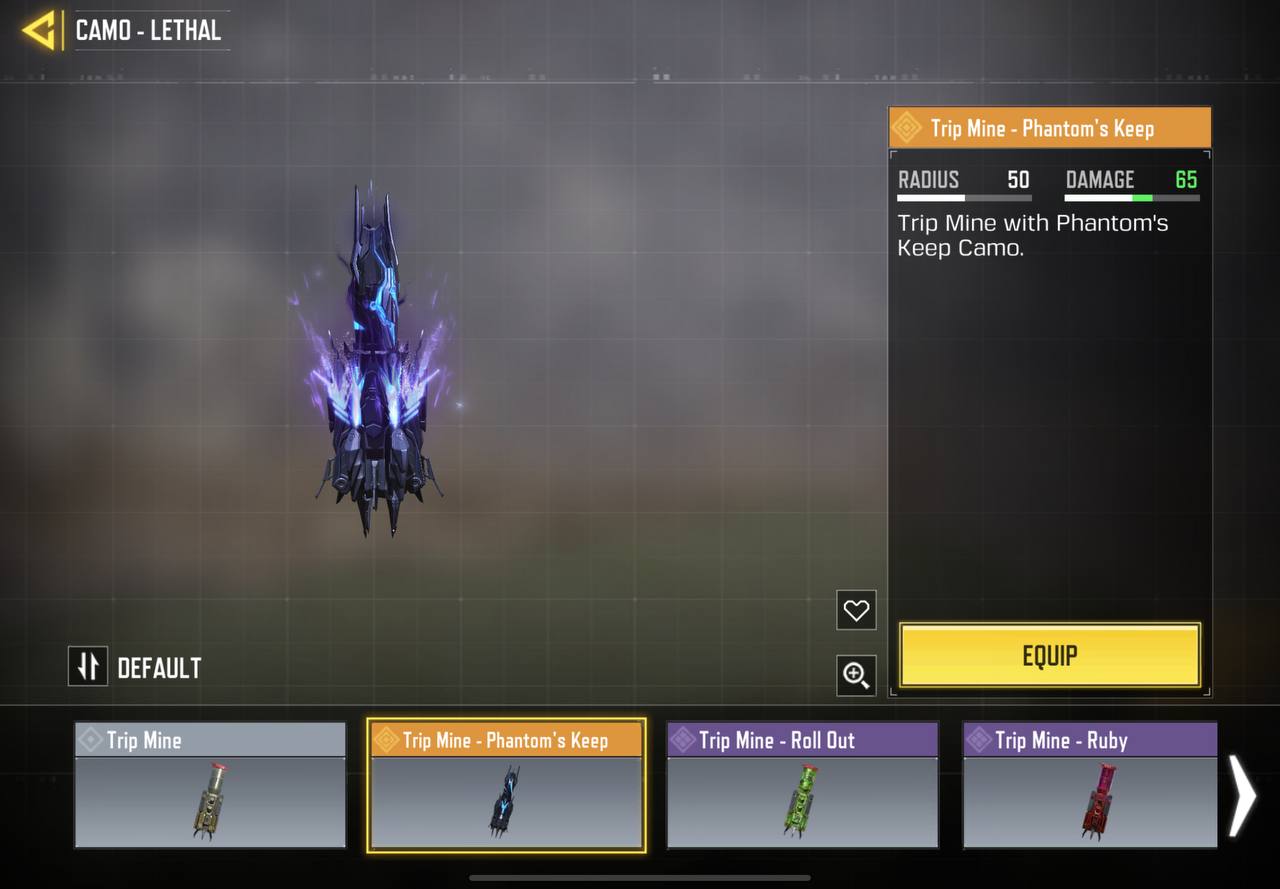Image resolution: width=1280 pixels, height=889 pixels.
Task: Choose the Trip Mine - Phantom's Keep card
Action: coord(506,785)
